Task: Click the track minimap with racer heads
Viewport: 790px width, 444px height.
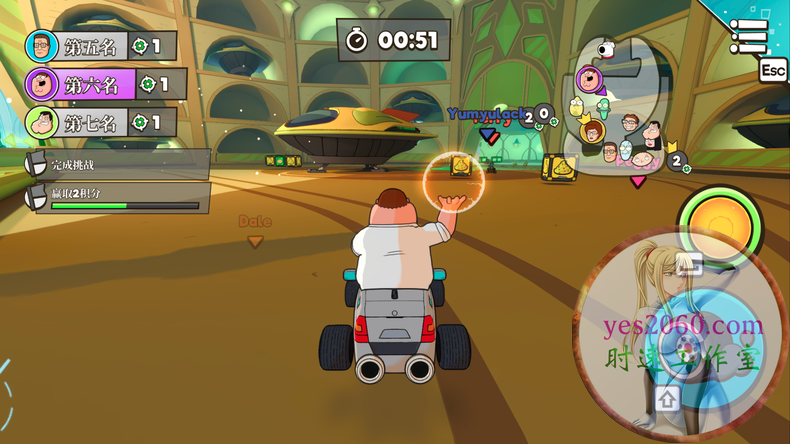Action: pos(618,115)
